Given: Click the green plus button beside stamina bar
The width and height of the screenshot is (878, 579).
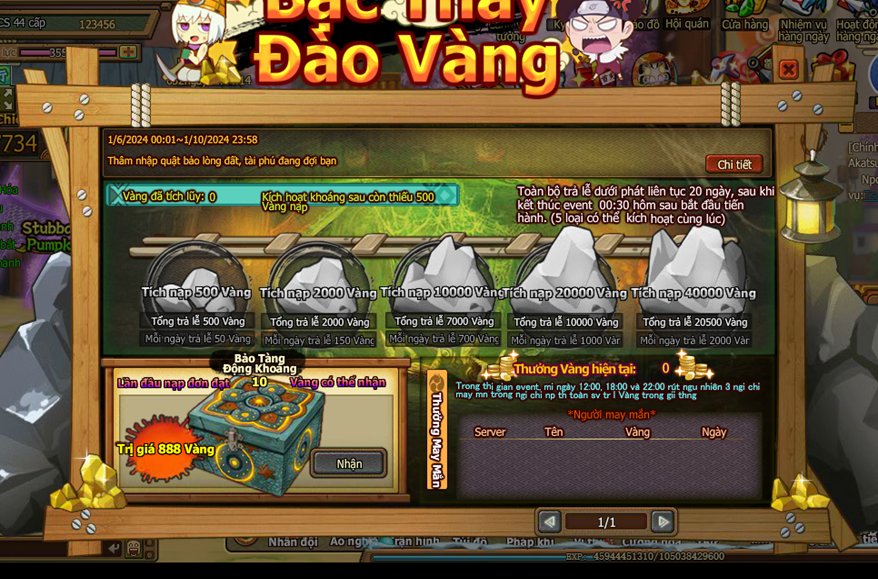Looking at the screenshot, I should click(x=129, y=51).
